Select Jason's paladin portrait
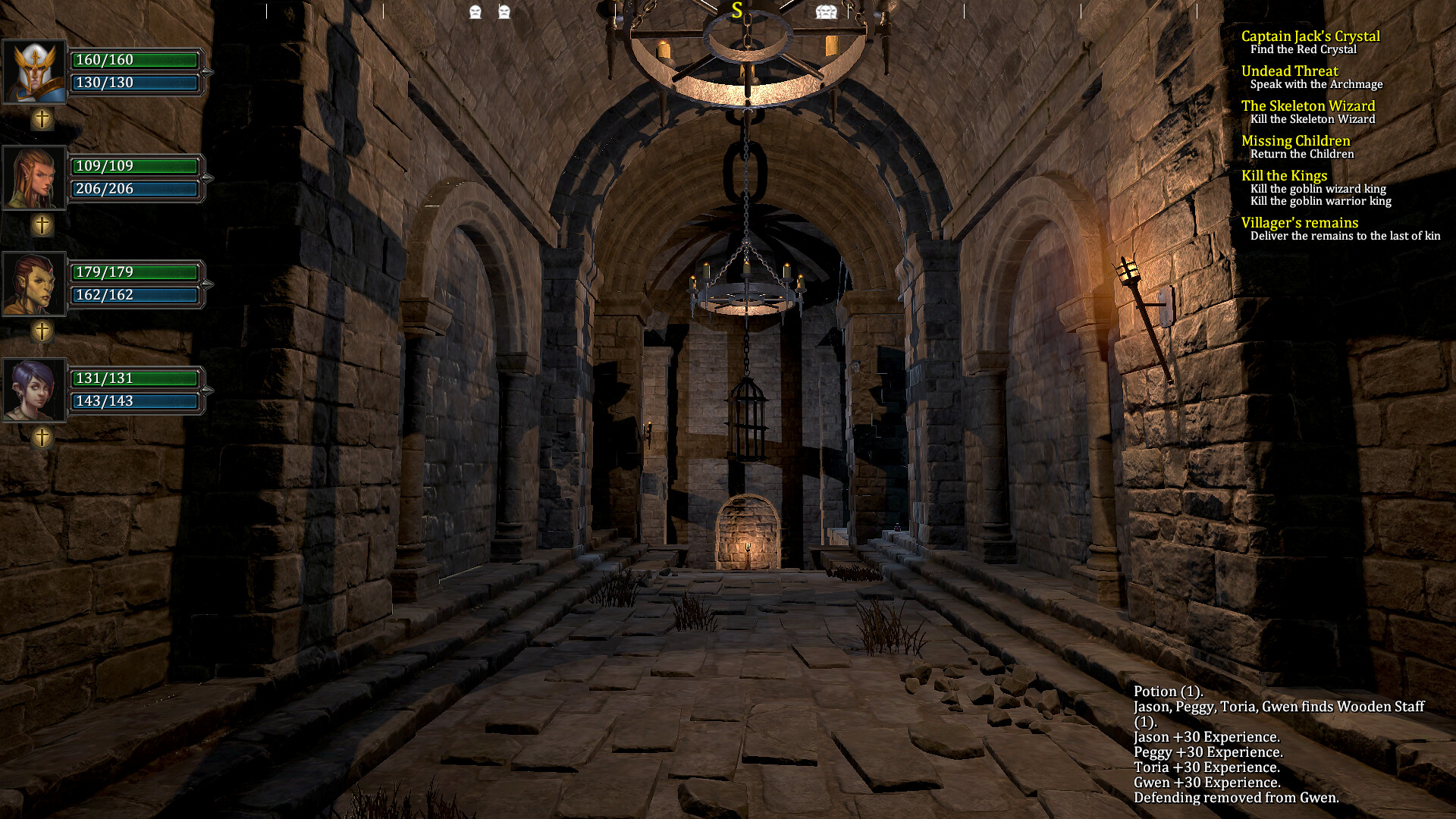 click(x=33, y=71)
